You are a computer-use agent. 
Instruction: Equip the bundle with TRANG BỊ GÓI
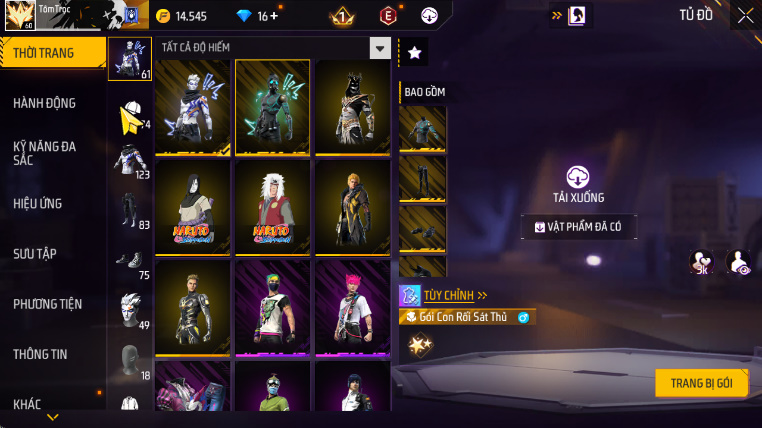tap(701, 383)
